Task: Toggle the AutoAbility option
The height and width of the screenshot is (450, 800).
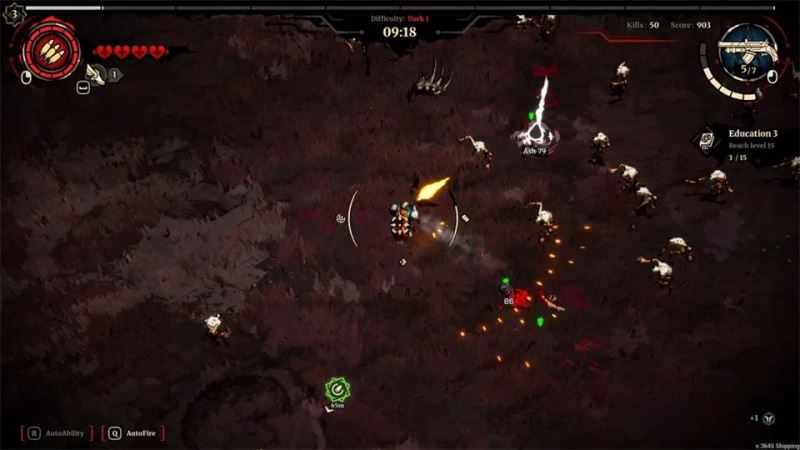Action: click(57, 433)
